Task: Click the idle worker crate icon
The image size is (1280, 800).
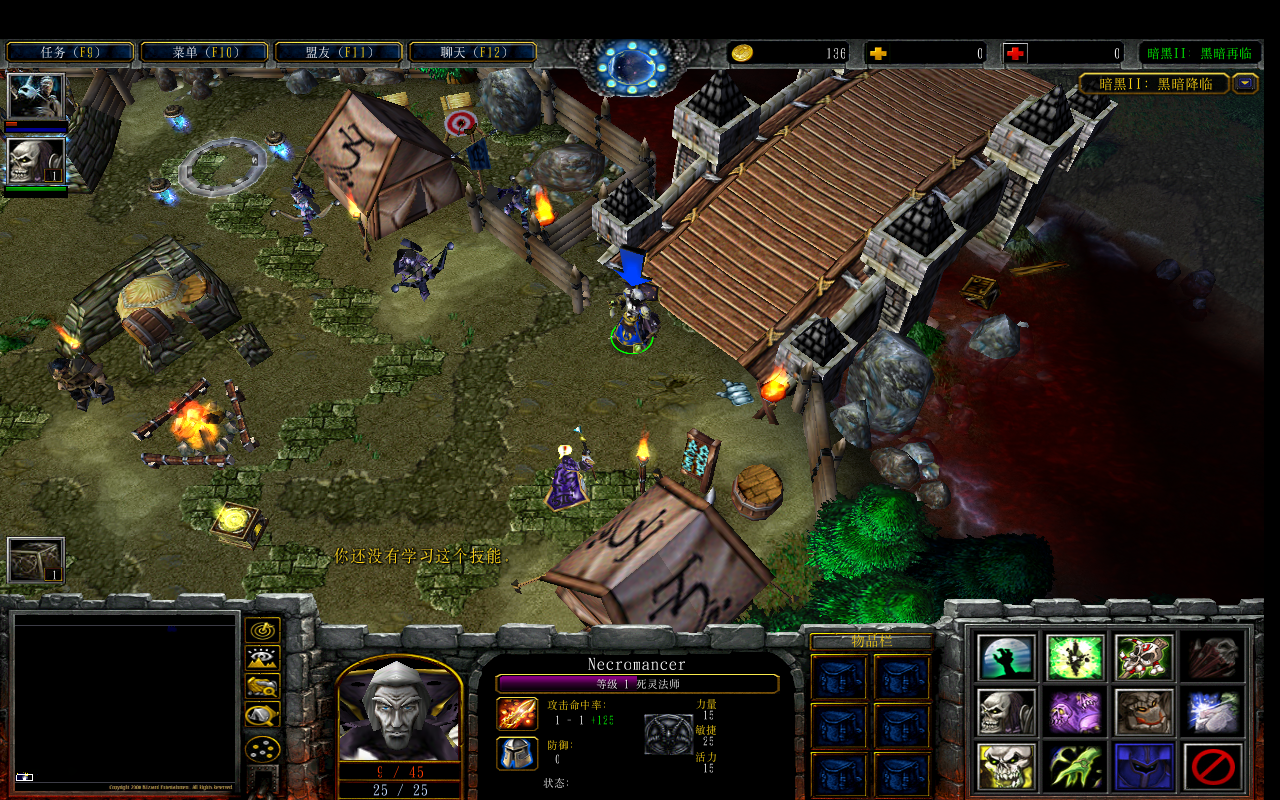Action: 36,560
